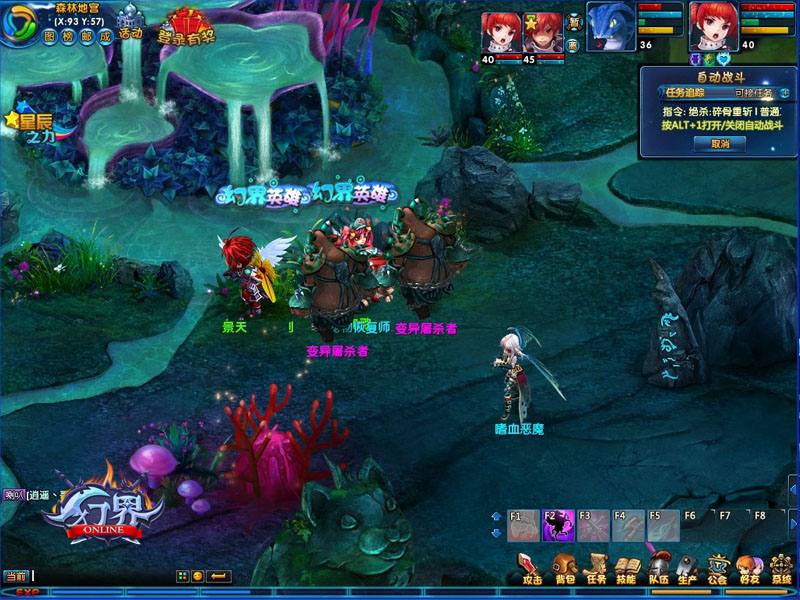800x600 pixels.
Task: Open the 攻击 attack sword icon
Action: click(532, 566)
